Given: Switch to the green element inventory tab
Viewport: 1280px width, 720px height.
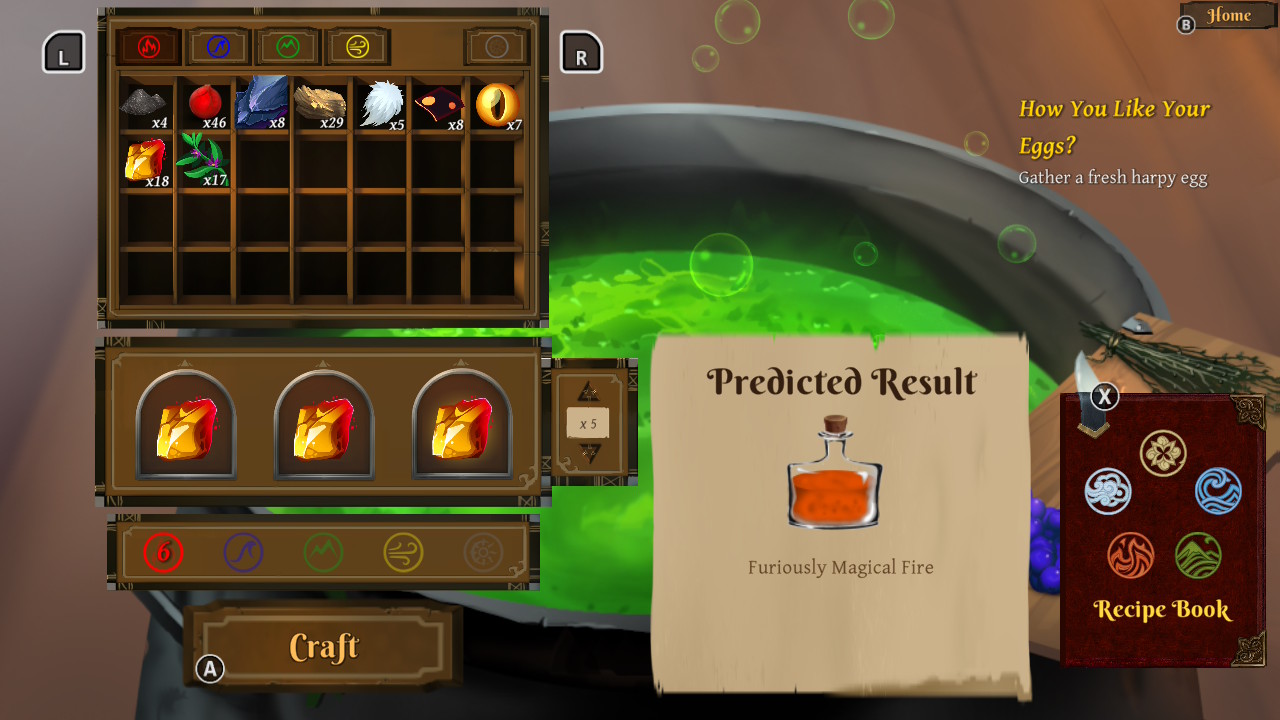Looking at the screenshot, I should 287,46.
